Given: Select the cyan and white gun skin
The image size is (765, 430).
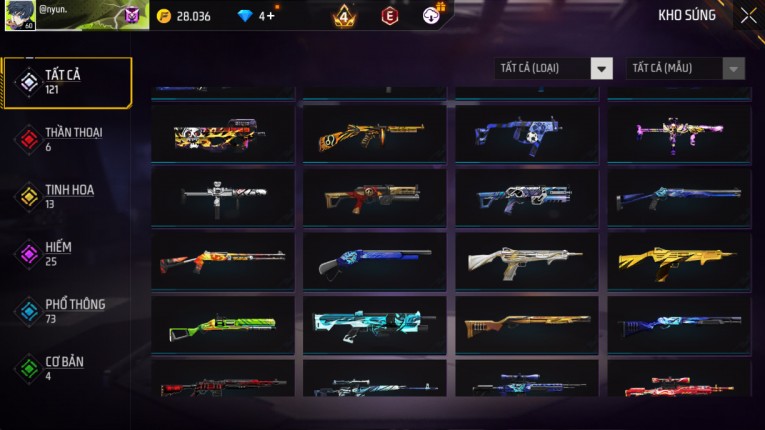Looking at the screenshot, I should 375,325.
